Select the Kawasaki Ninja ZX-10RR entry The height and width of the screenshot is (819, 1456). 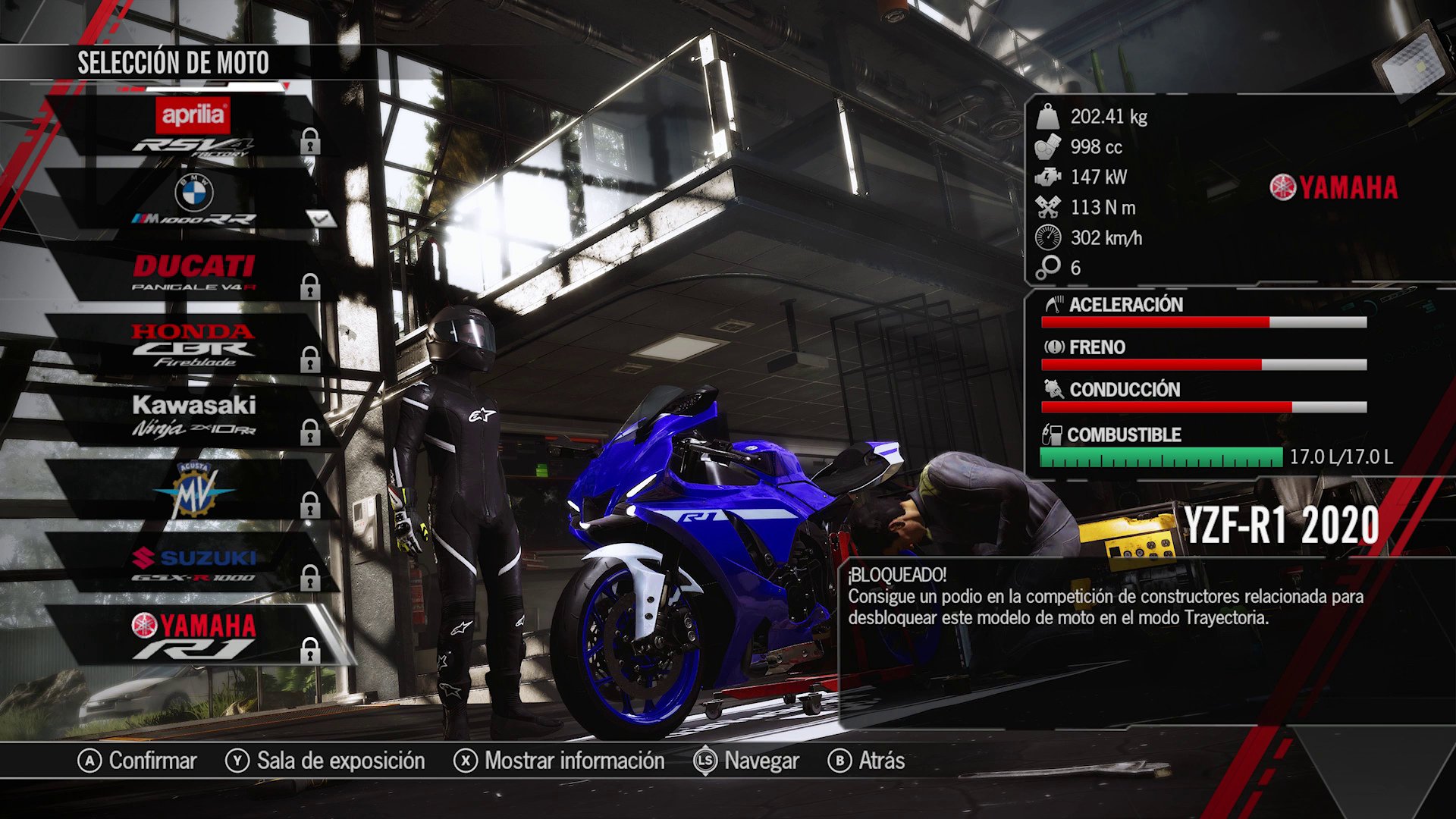point(190,416)
